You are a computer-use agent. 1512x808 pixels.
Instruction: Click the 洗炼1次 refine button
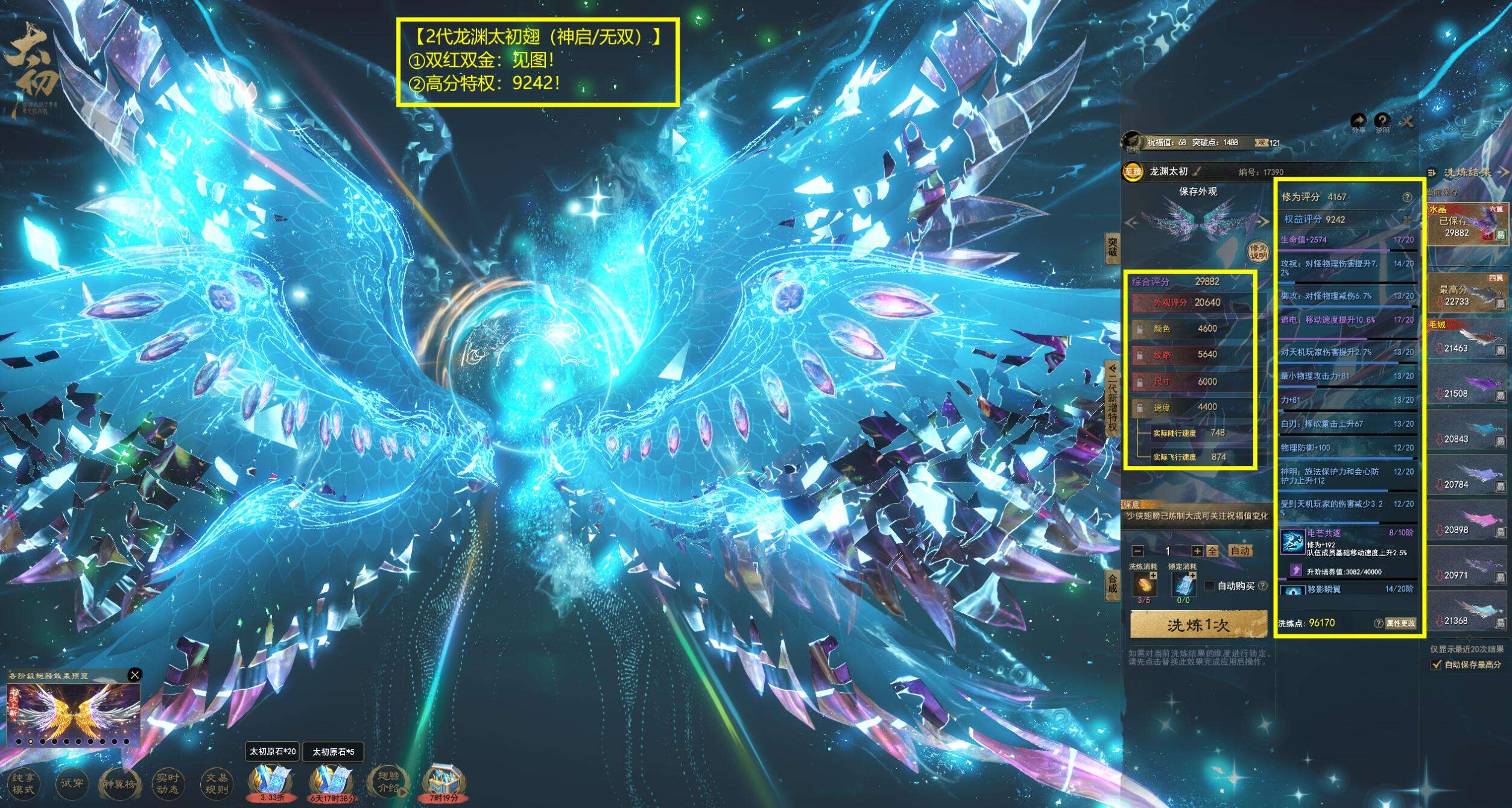click(1198, 625)
